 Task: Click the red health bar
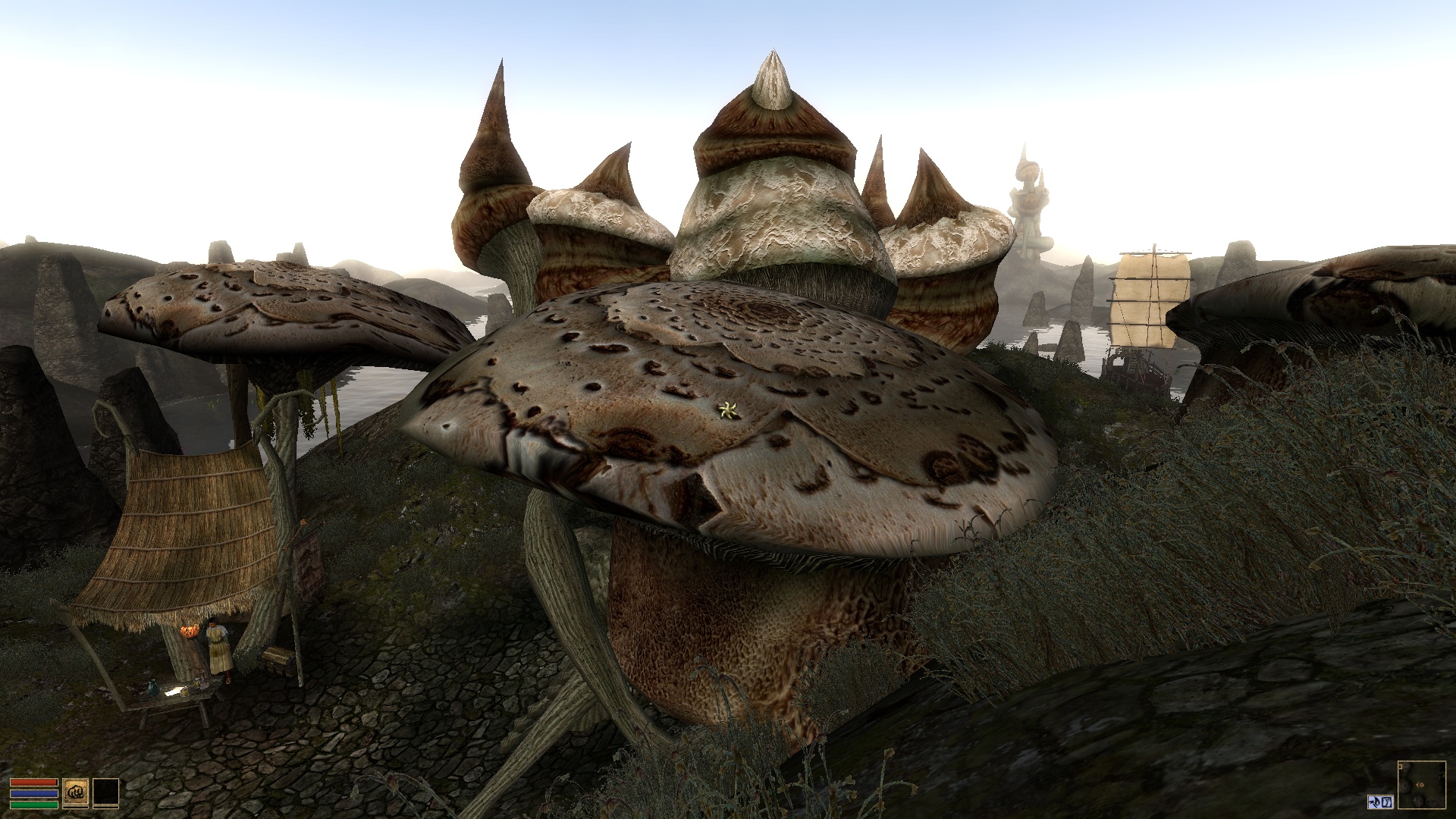pyautogui.click(x=33, y=781)
